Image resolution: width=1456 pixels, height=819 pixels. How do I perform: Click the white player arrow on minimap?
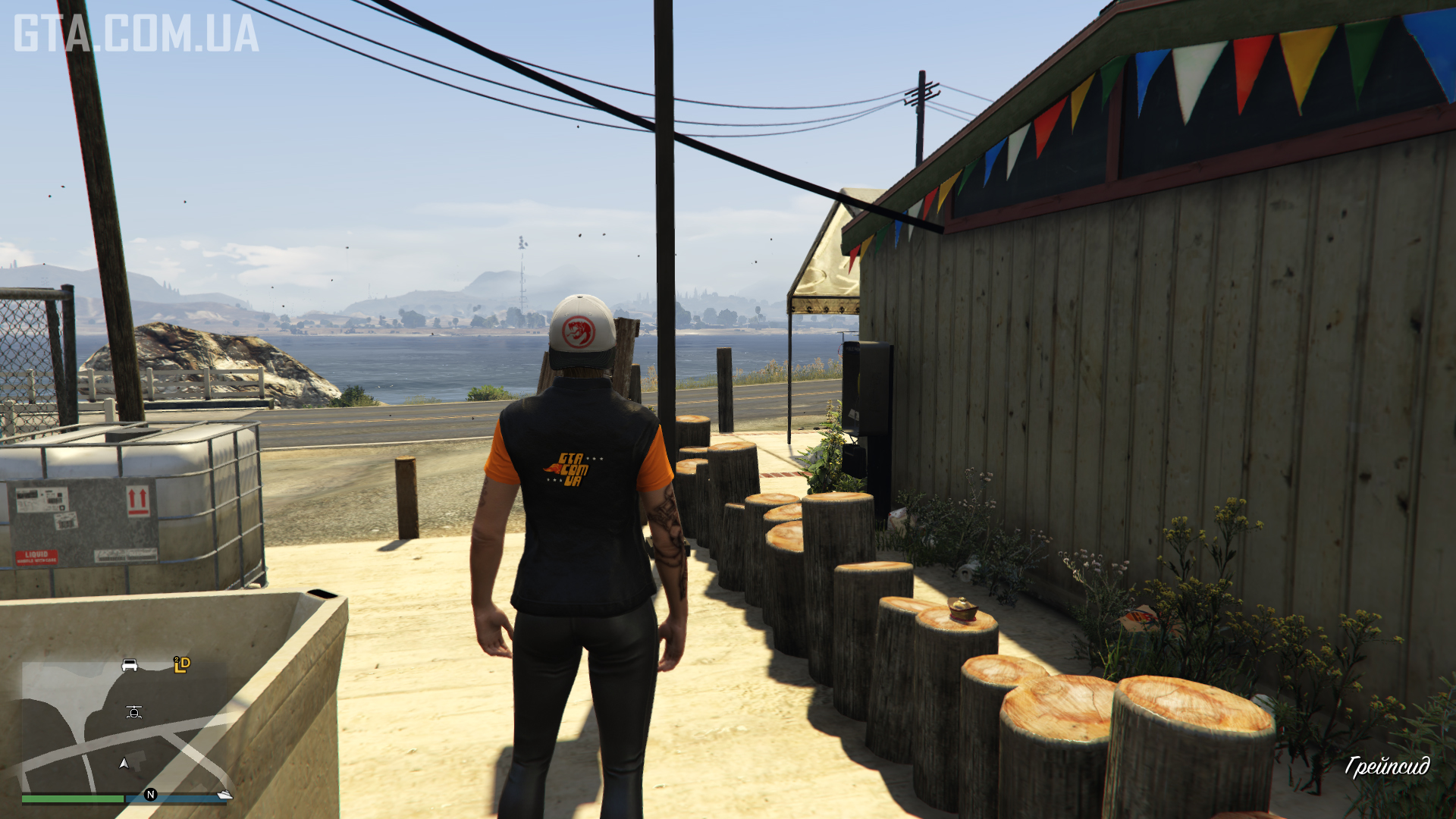(x=124, y=763)
